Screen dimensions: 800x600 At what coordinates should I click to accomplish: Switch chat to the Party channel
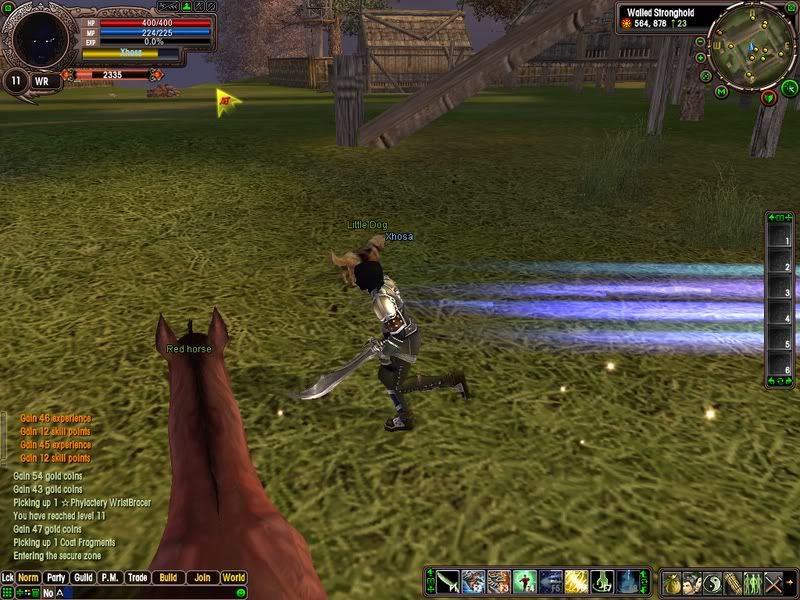[x=55, y=578]
